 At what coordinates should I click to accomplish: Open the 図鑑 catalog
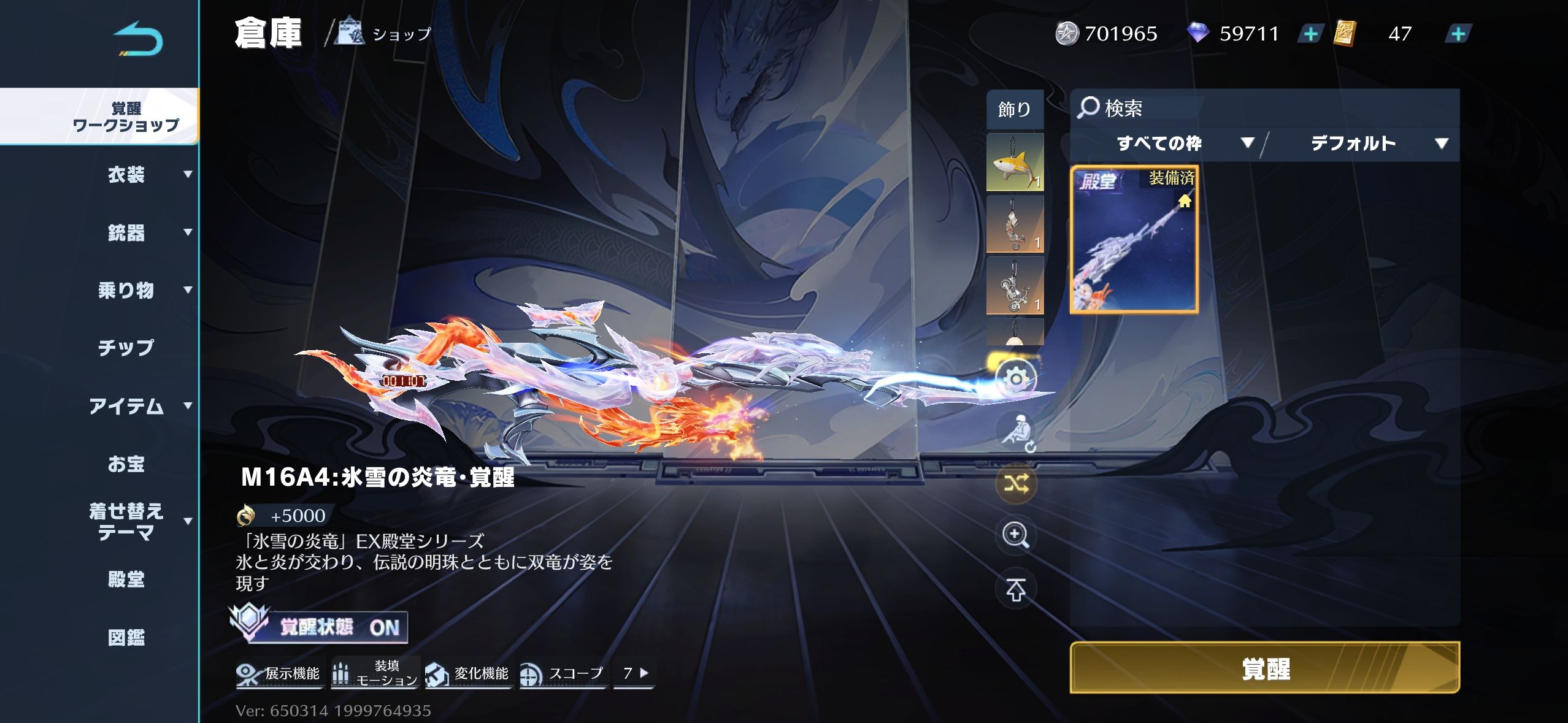click(x=126, y=637)
